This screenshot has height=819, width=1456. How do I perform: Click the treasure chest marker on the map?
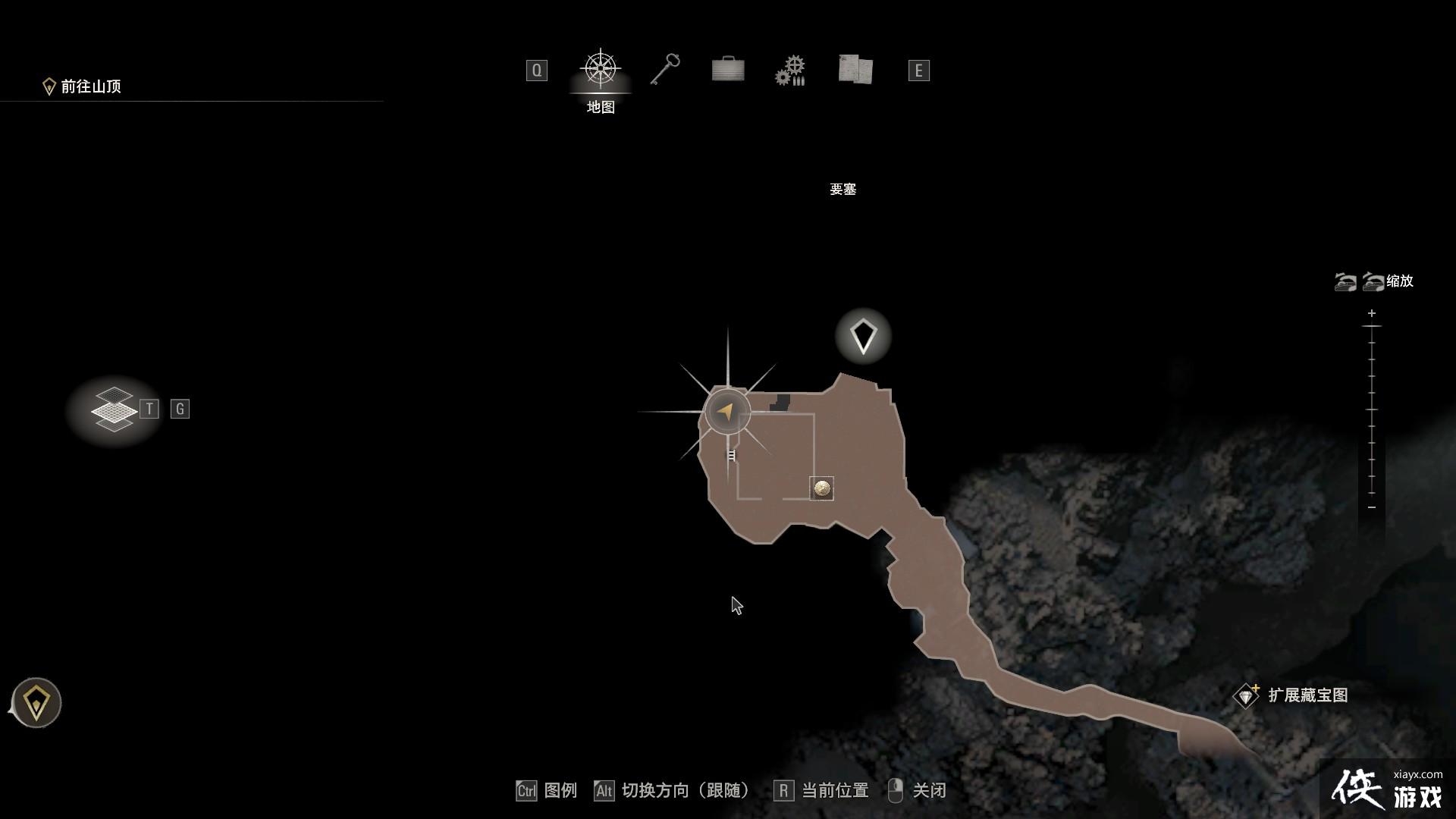click(x=823, y=489)
